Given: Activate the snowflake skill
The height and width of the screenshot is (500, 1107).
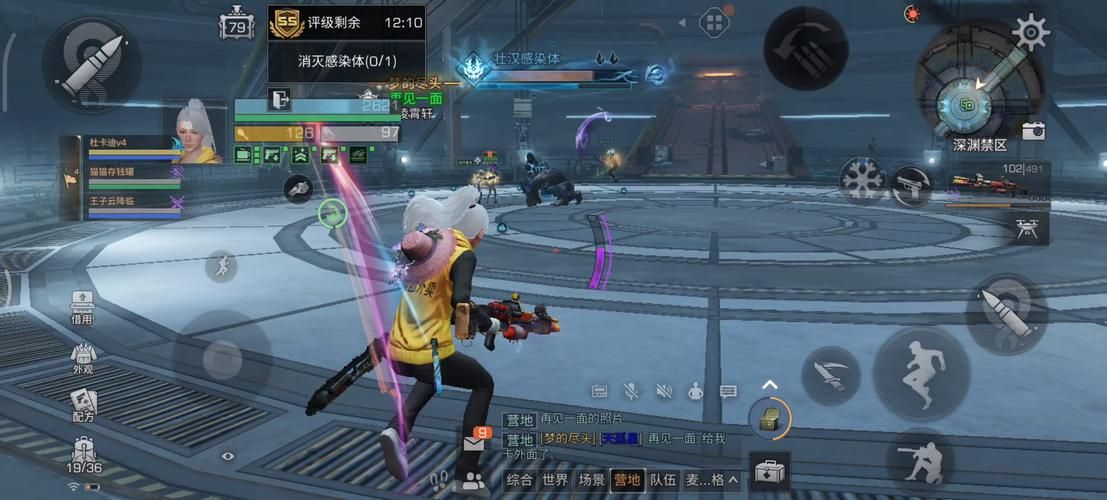Looking at the screenshot, I should 861,180.
